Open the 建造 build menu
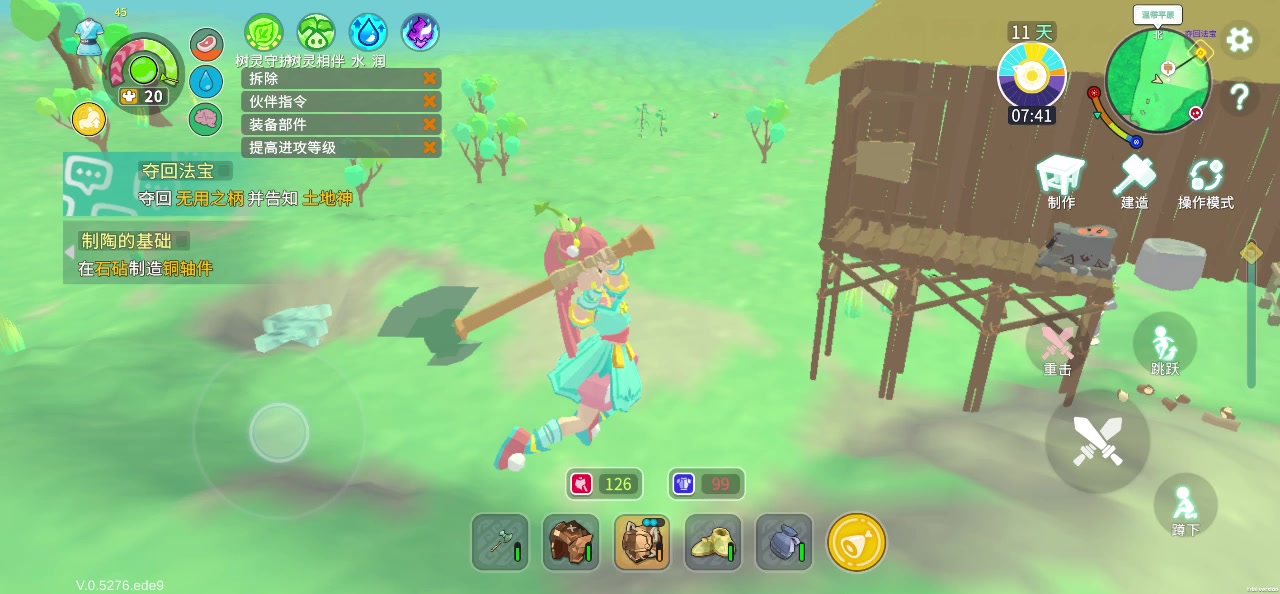This screenshot has width=1280, height=594. (1134, 181)
